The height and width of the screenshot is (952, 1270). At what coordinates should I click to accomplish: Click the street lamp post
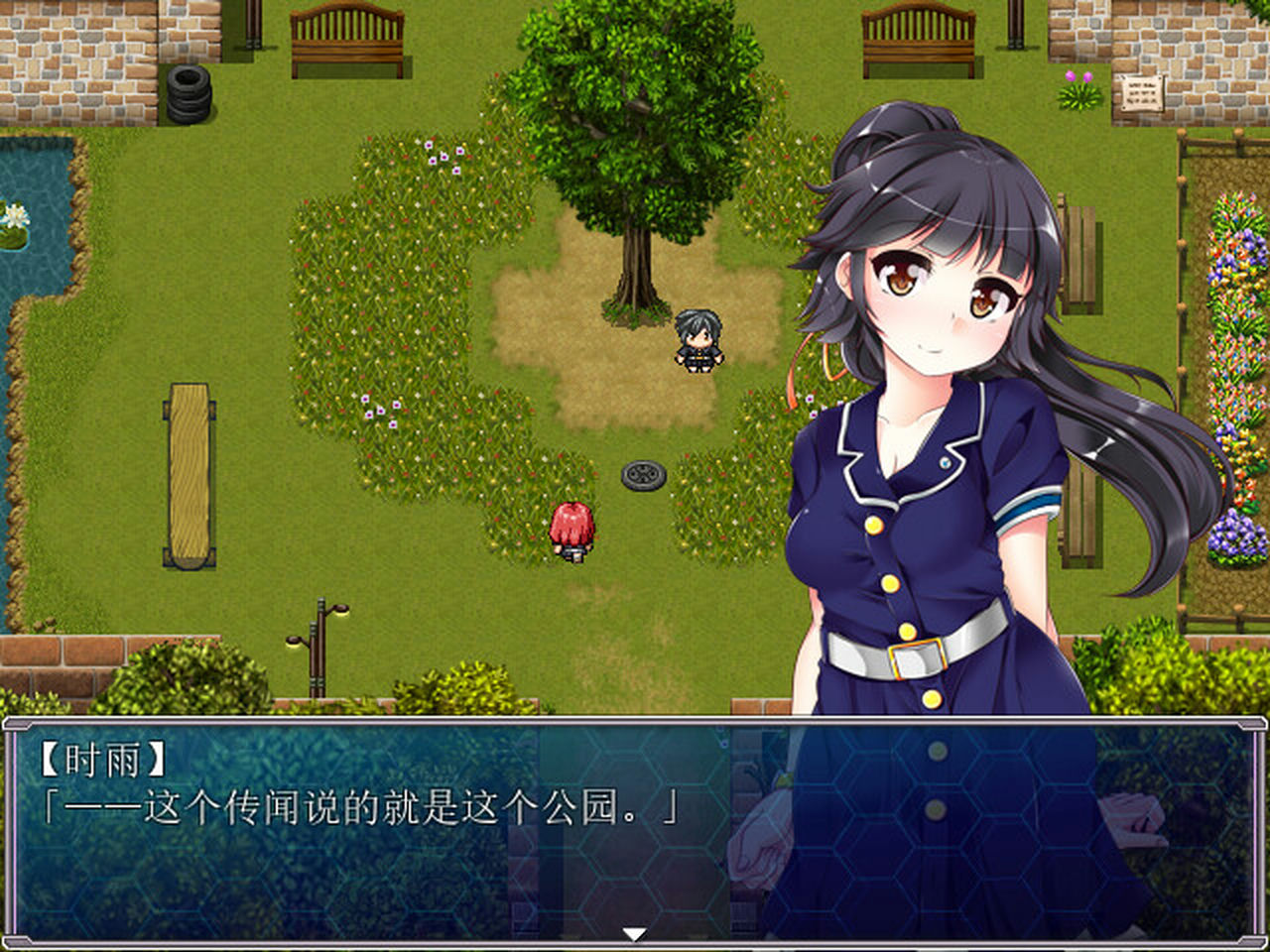tap(319, 656)
